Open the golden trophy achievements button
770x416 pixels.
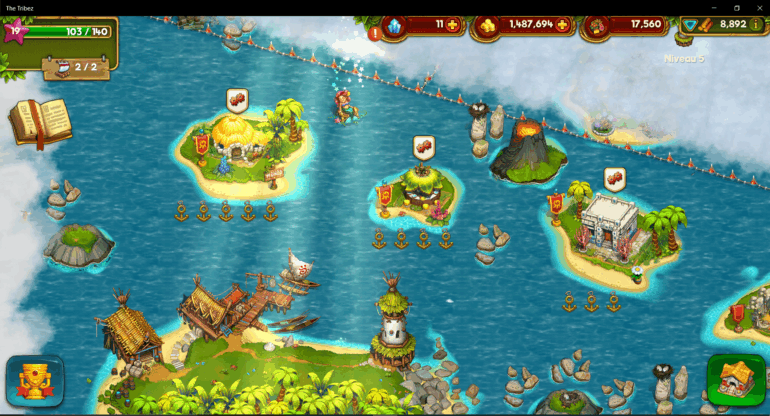[35, 381]
